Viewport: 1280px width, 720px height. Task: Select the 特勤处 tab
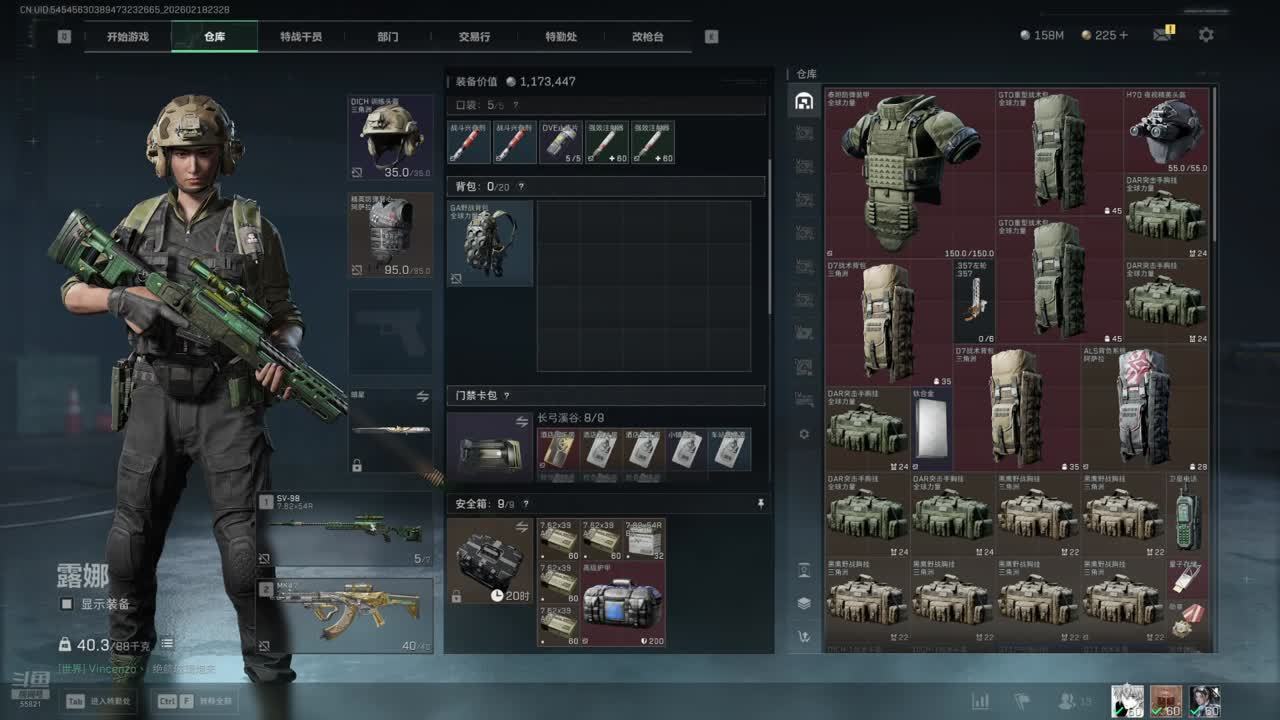pyautogui.click(x=561, y=37)
